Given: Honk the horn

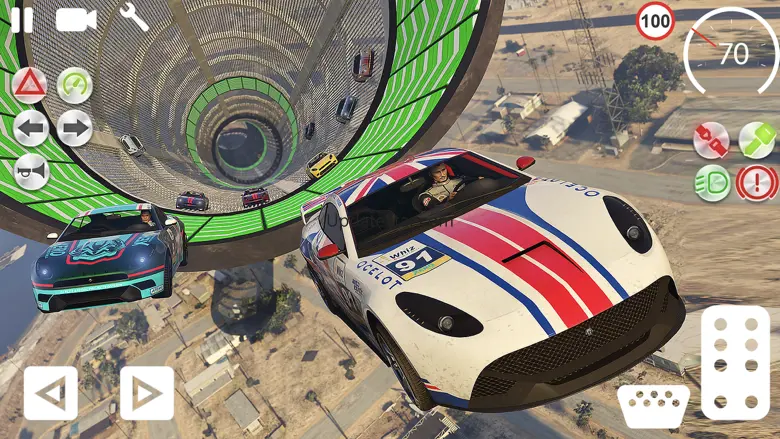Looking at the screenshot, I should (x=30, y=171).
